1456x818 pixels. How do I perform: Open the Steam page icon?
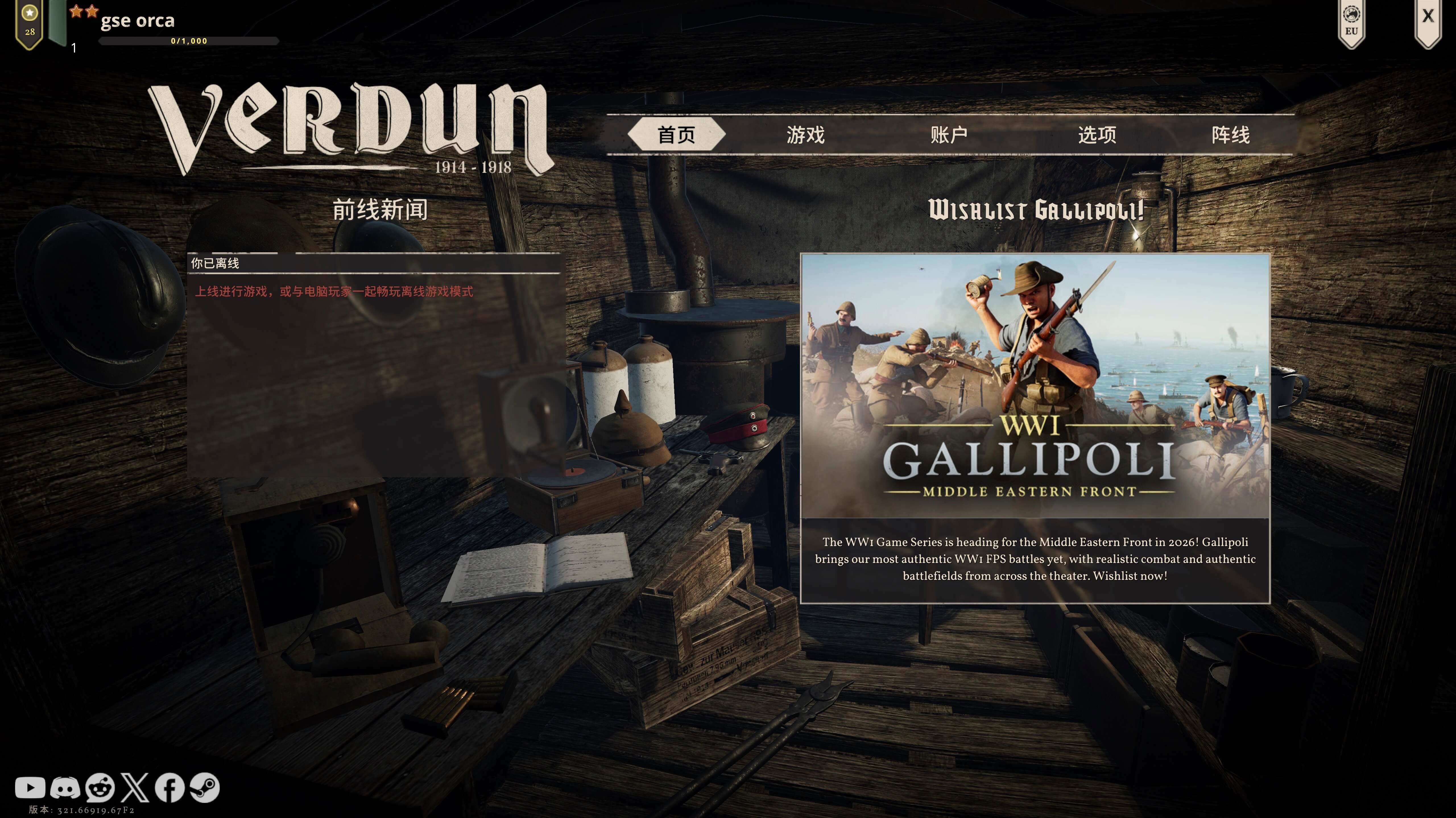pyautogui.click(x=205, y=788)
